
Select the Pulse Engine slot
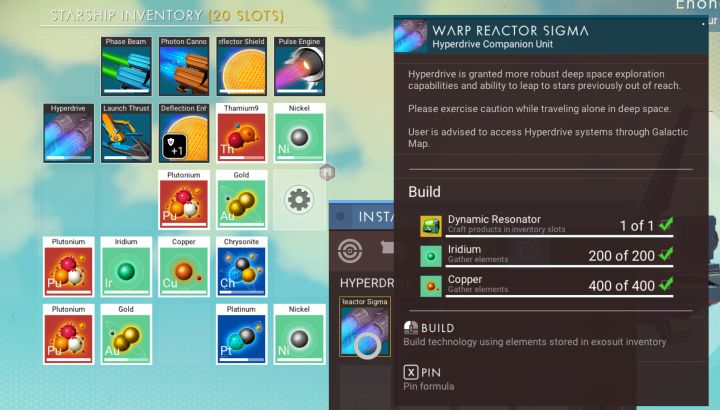point(300,66)
